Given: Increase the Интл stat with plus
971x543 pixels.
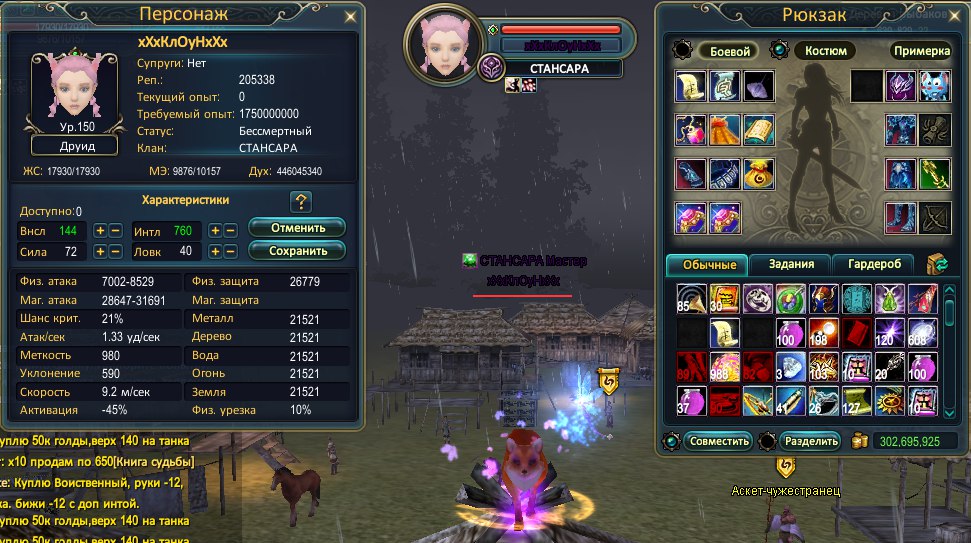Looking at the screenshot, I should [215, 231].
